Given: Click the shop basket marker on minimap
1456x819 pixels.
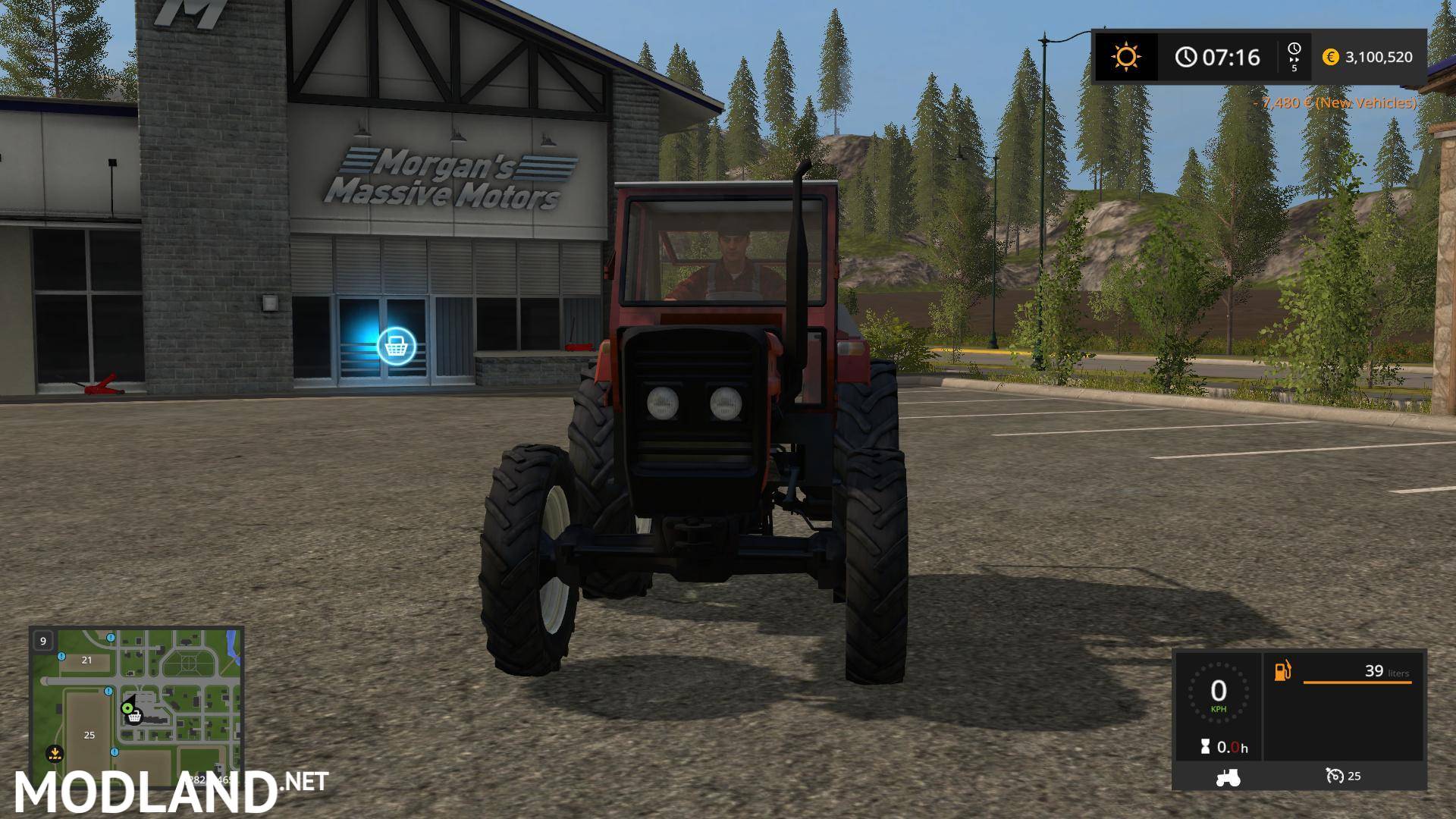Looking at the screenshot, I should tap(135, 717).
